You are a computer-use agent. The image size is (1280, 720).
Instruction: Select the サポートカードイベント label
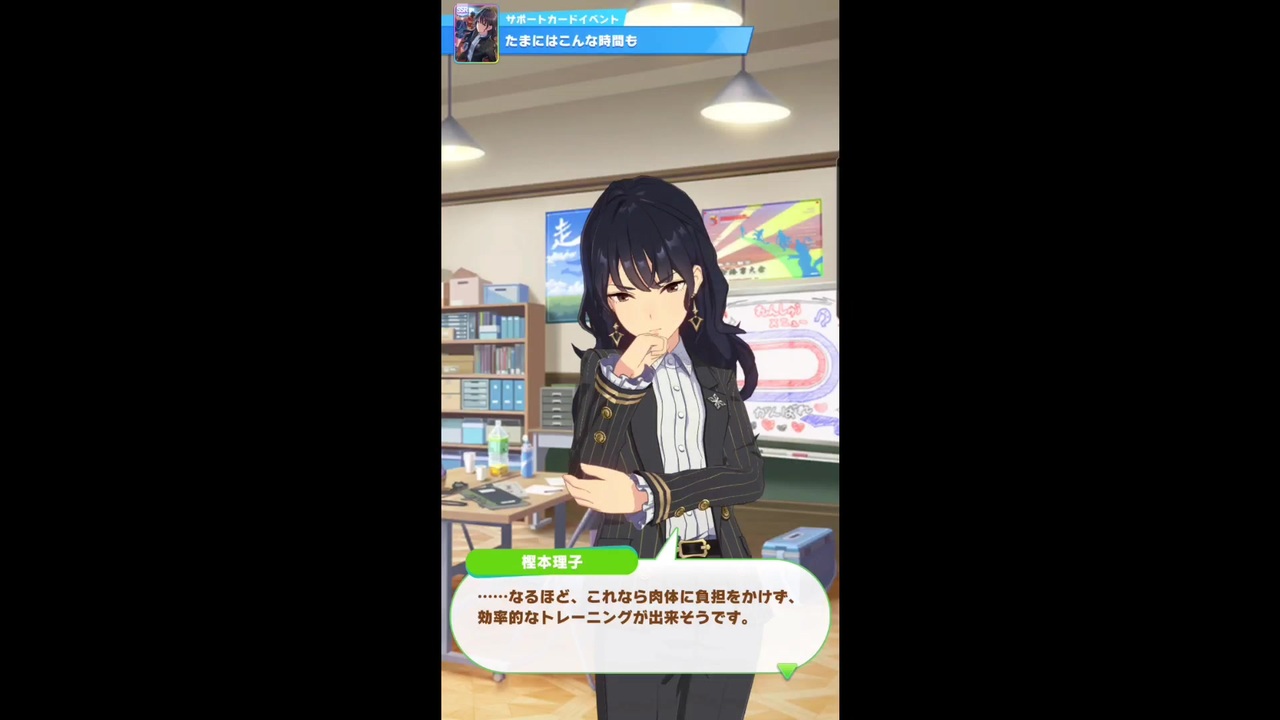click(562, 19)
